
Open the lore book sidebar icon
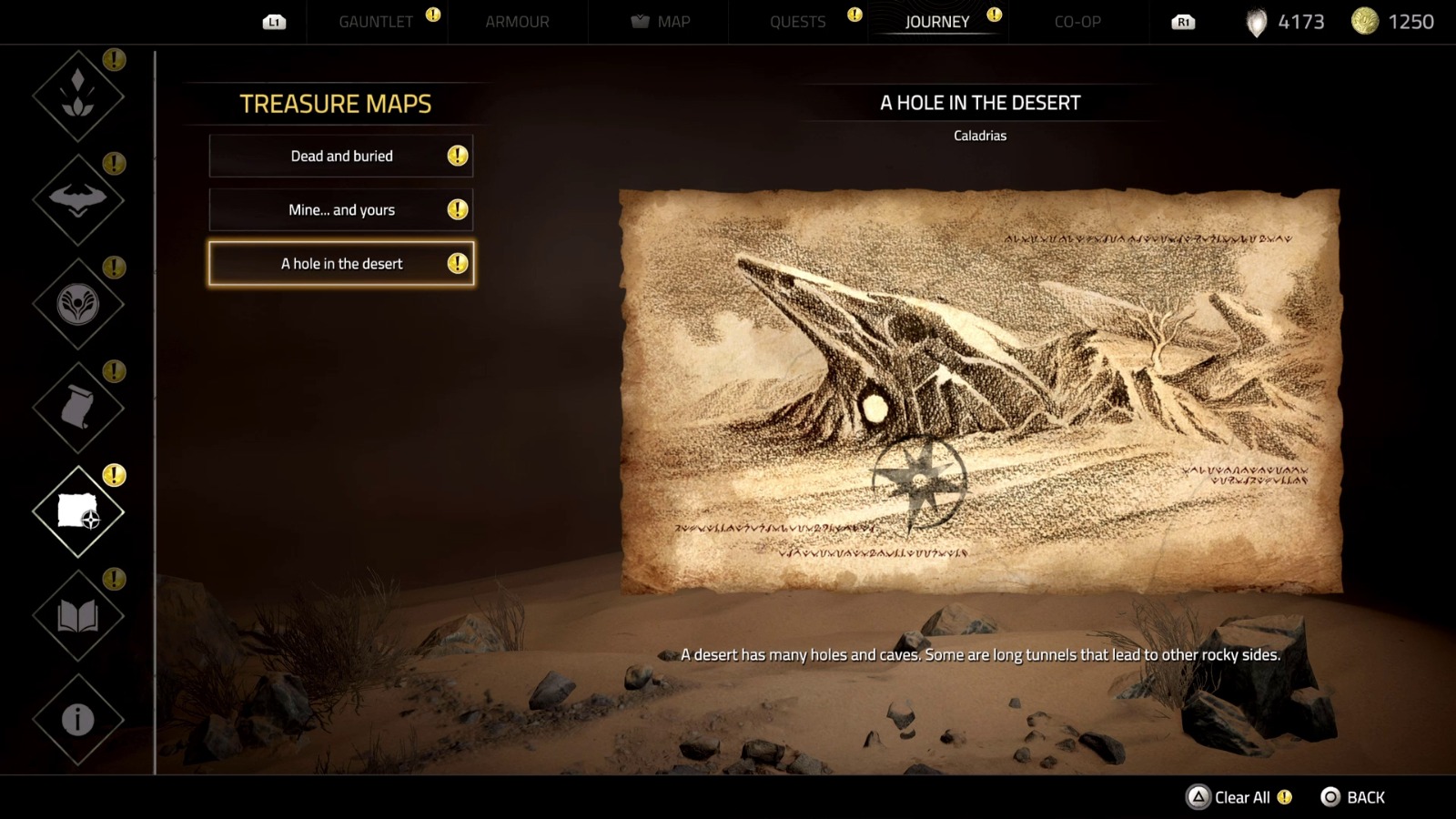(x=77, y=614)
